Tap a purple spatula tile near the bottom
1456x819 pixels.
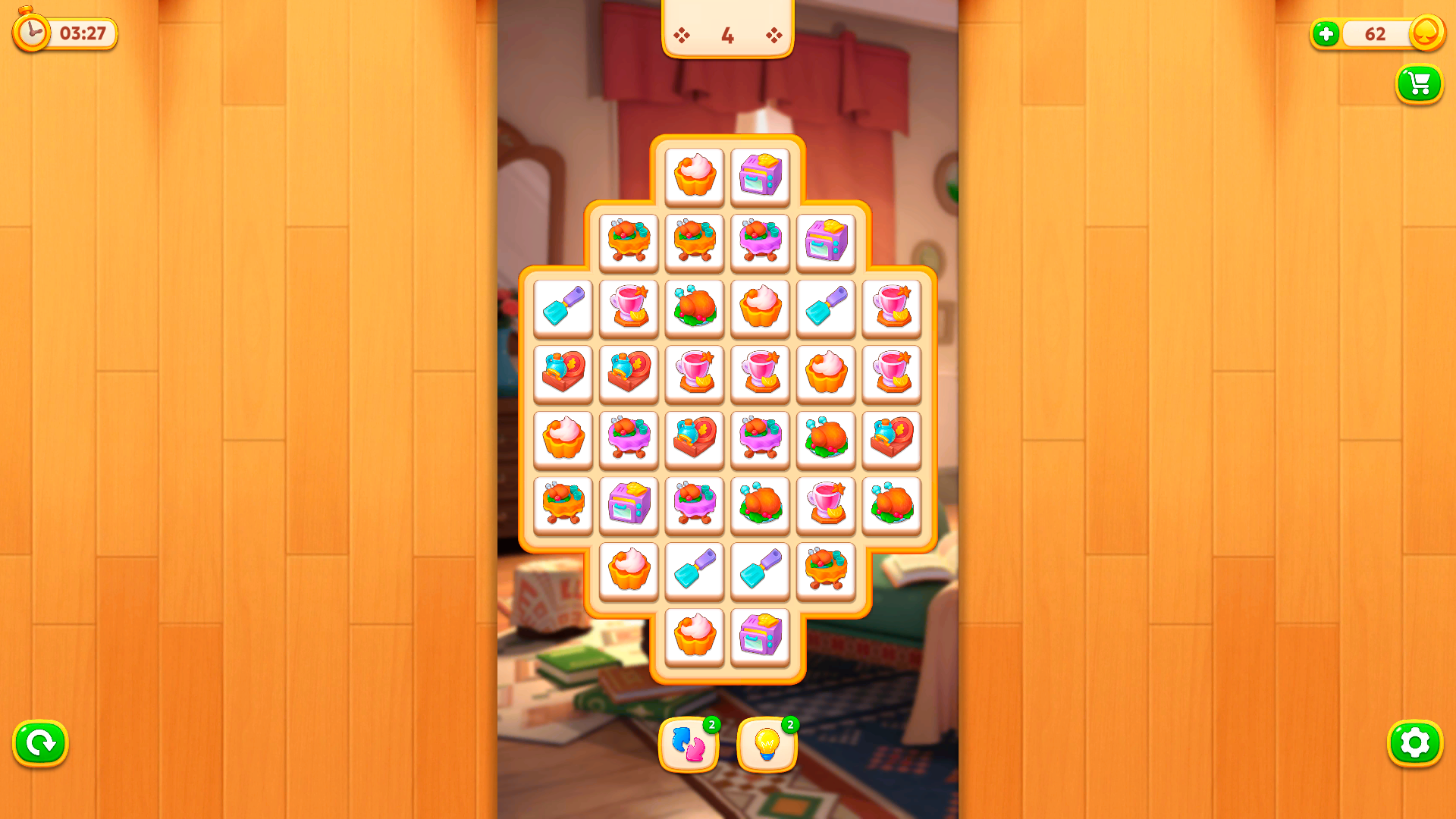tap(694, 571)
